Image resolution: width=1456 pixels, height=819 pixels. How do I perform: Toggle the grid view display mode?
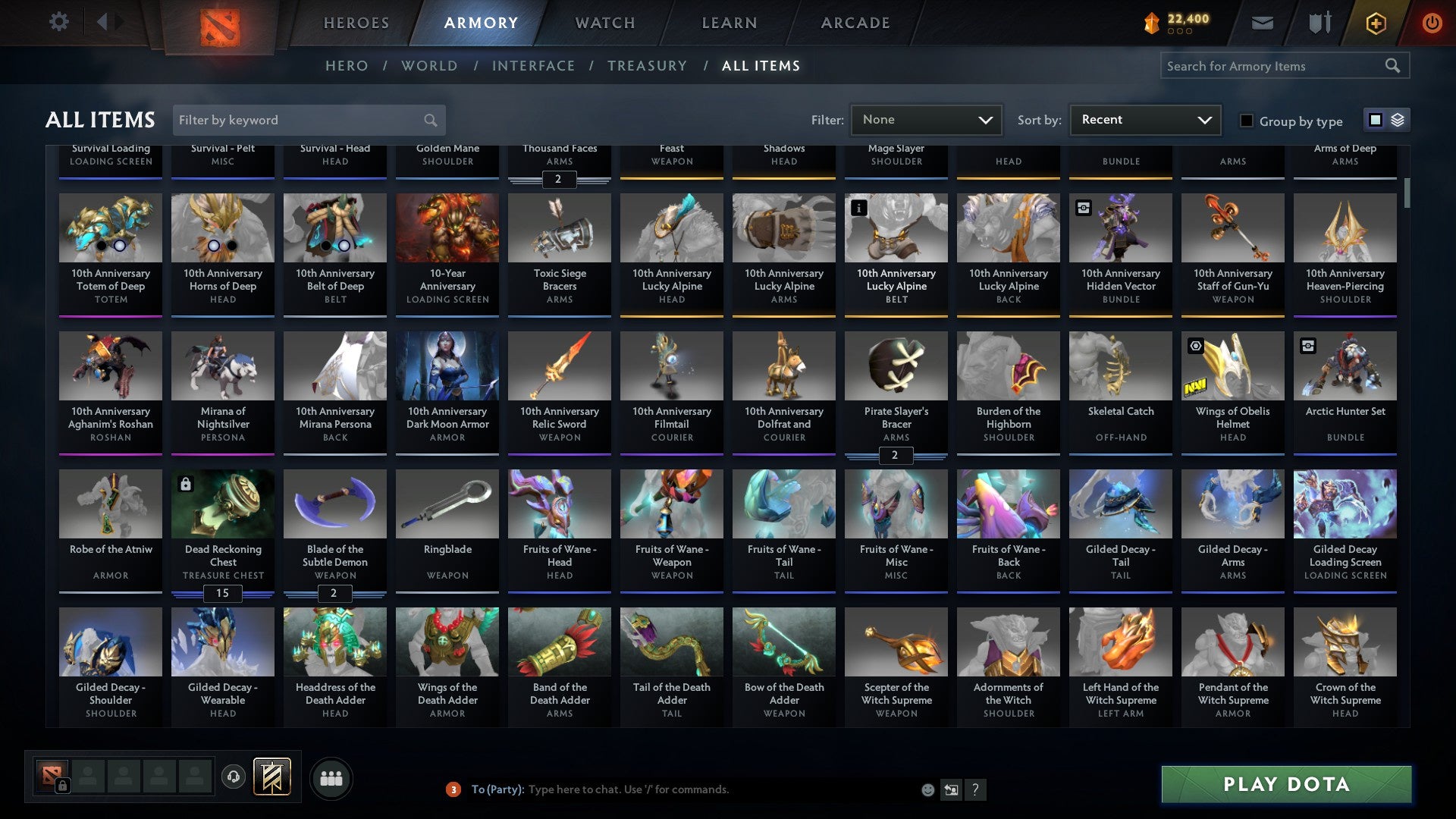pyautogui.click(x=1374, y=120)
